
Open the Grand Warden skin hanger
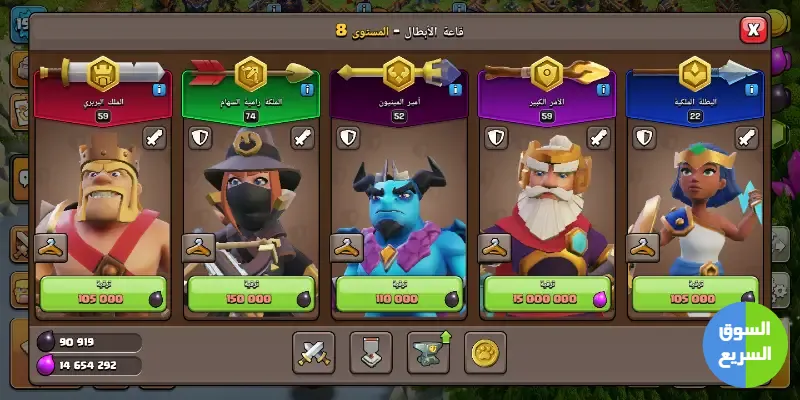[494, 246]
